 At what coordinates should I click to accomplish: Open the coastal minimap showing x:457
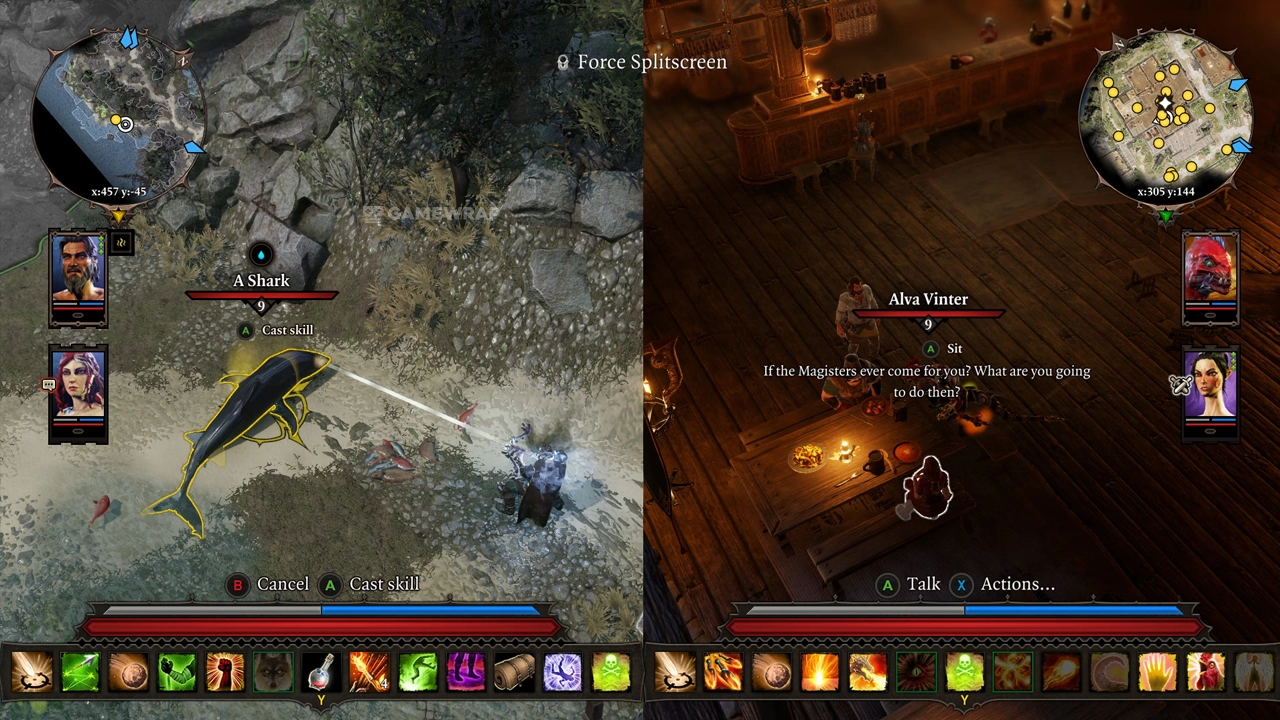(119, 117)
